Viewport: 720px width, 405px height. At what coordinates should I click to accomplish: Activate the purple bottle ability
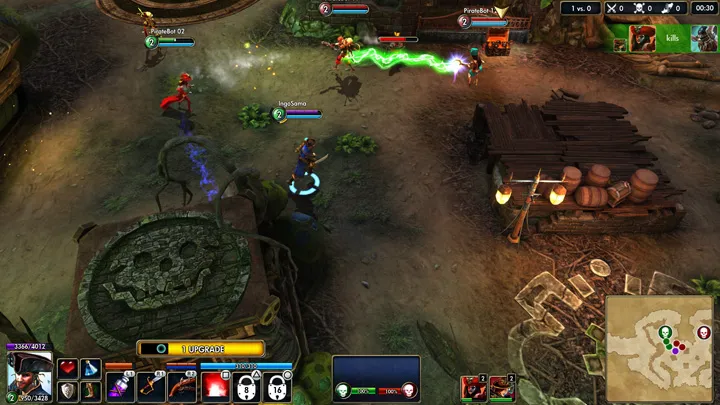tap(120, 386)
